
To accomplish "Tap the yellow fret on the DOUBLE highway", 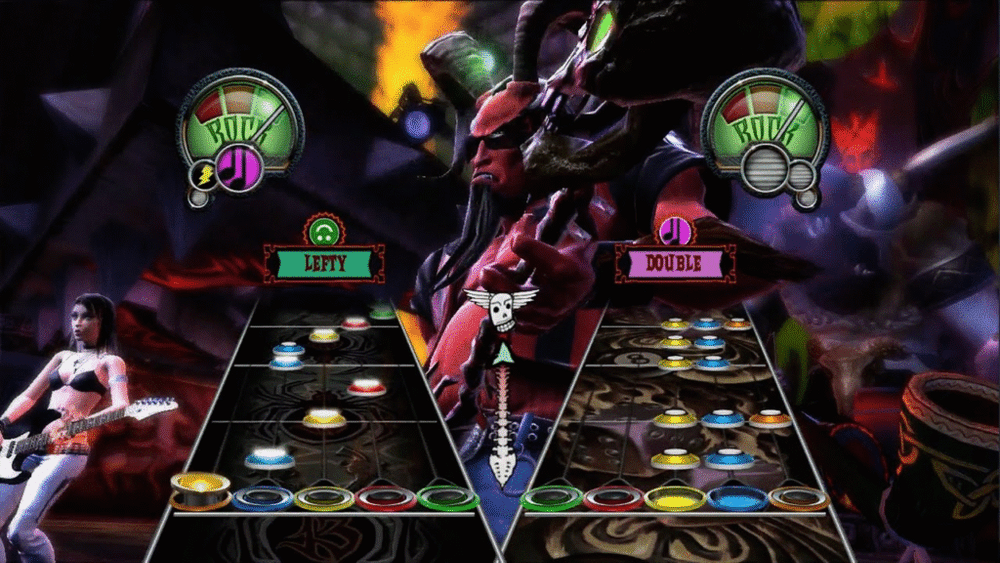I will [675, 497].
